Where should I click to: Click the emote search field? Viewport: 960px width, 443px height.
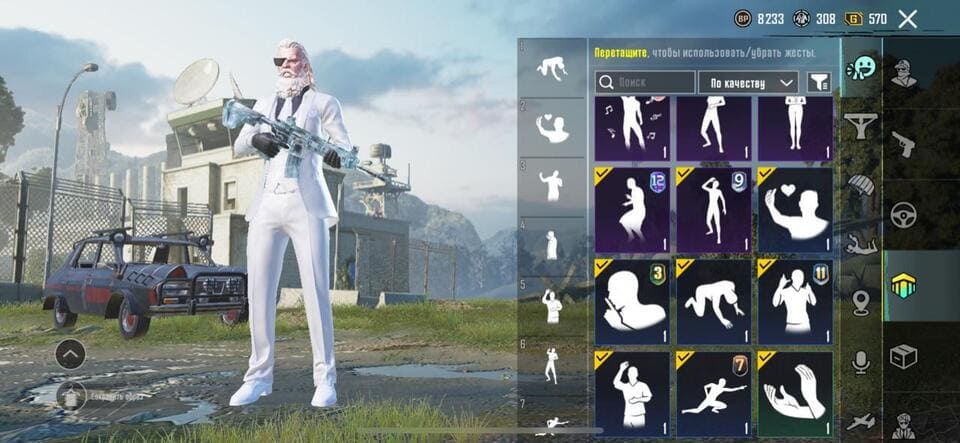click(x=645, y=82)
